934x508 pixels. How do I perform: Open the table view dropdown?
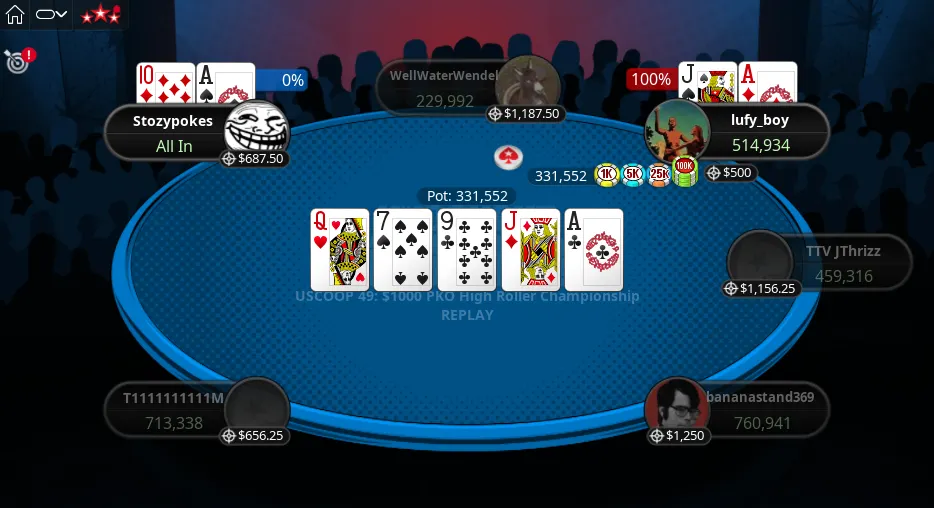coord(51,15)
